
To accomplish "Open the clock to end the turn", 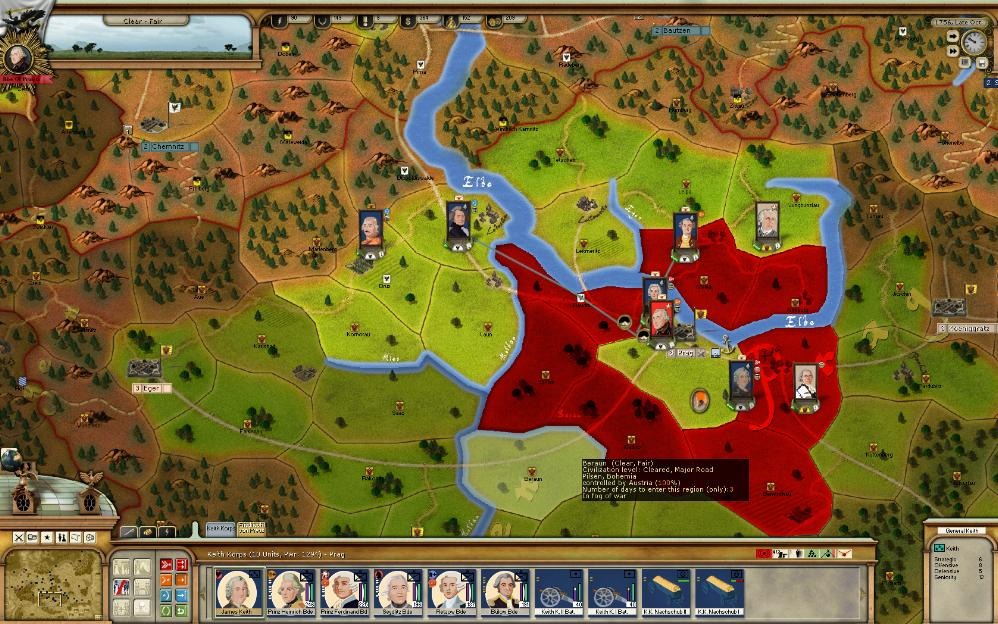I will pos(973,42).
